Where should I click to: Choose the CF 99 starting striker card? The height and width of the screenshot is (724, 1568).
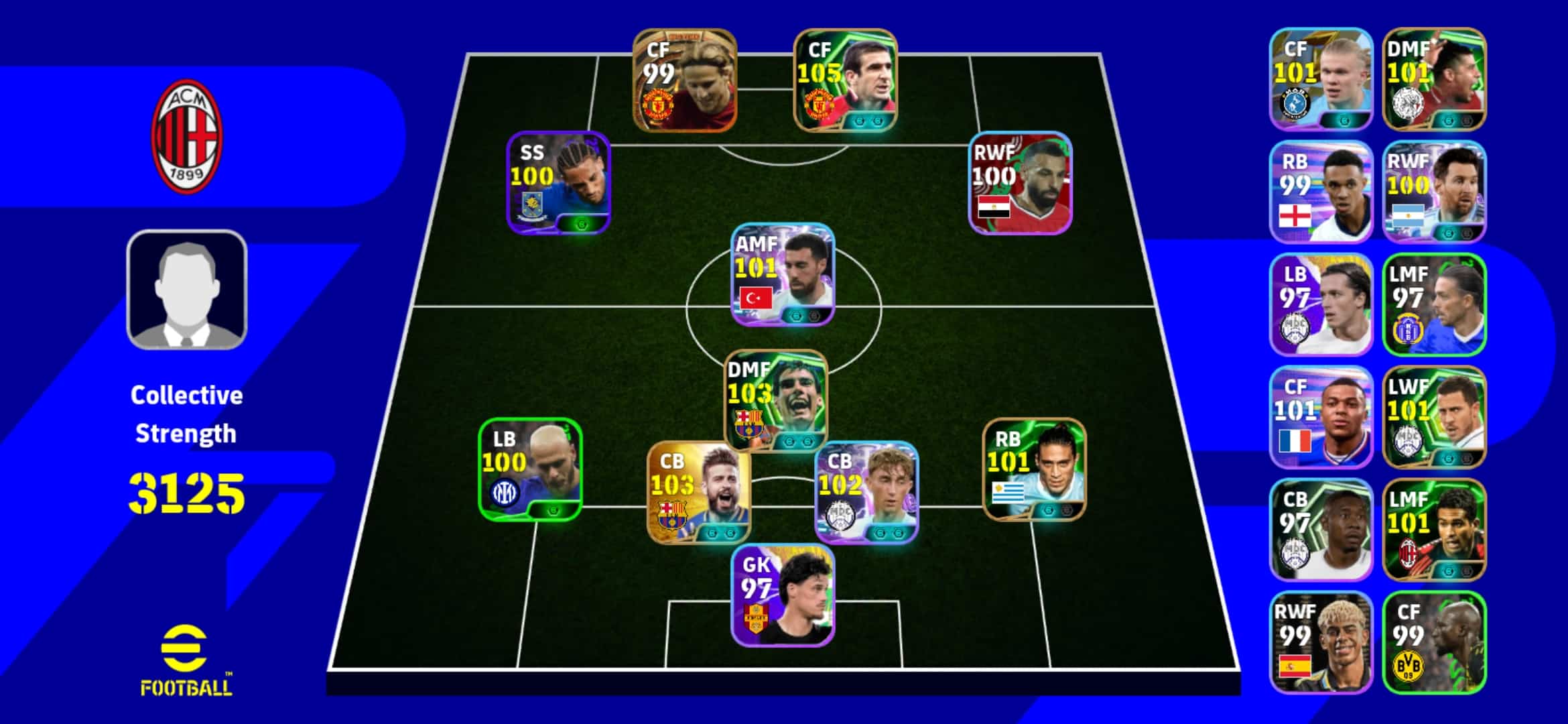pyautogui.click(x=685, y=80)
